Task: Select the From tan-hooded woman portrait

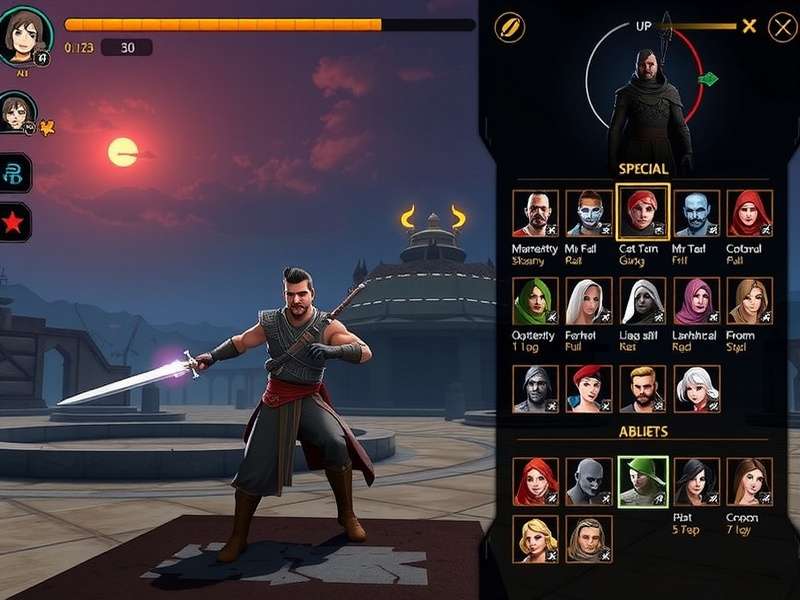Action: 749,301
